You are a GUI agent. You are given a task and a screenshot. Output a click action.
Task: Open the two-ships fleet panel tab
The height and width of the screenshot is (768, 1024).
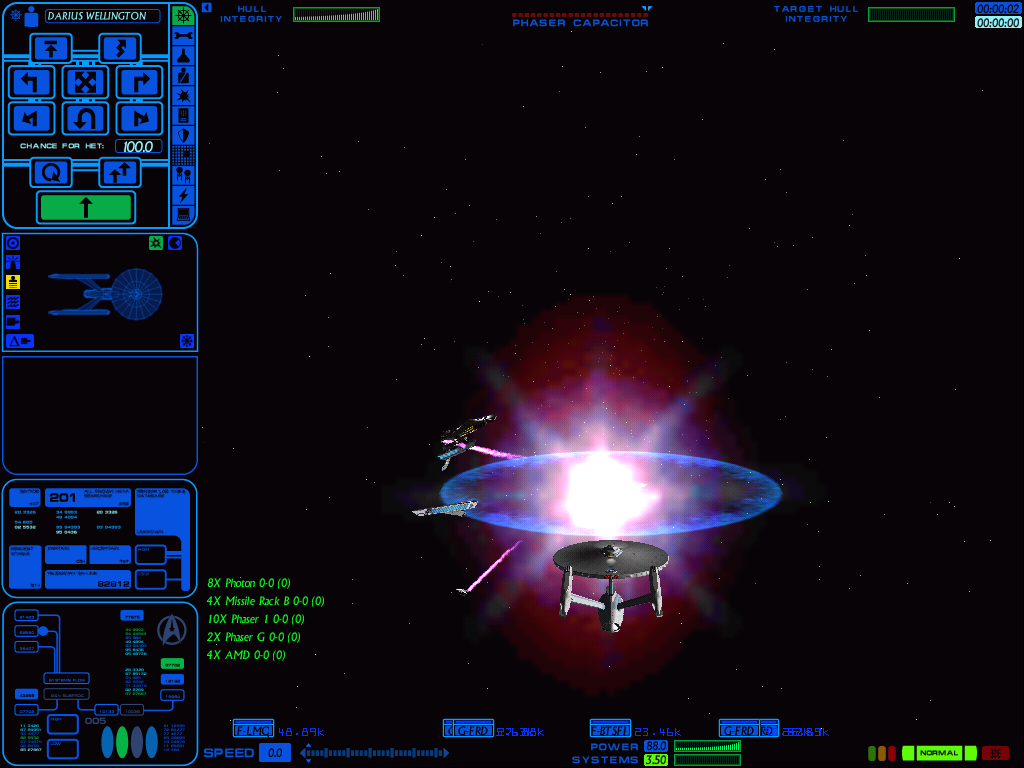(183, 175)
